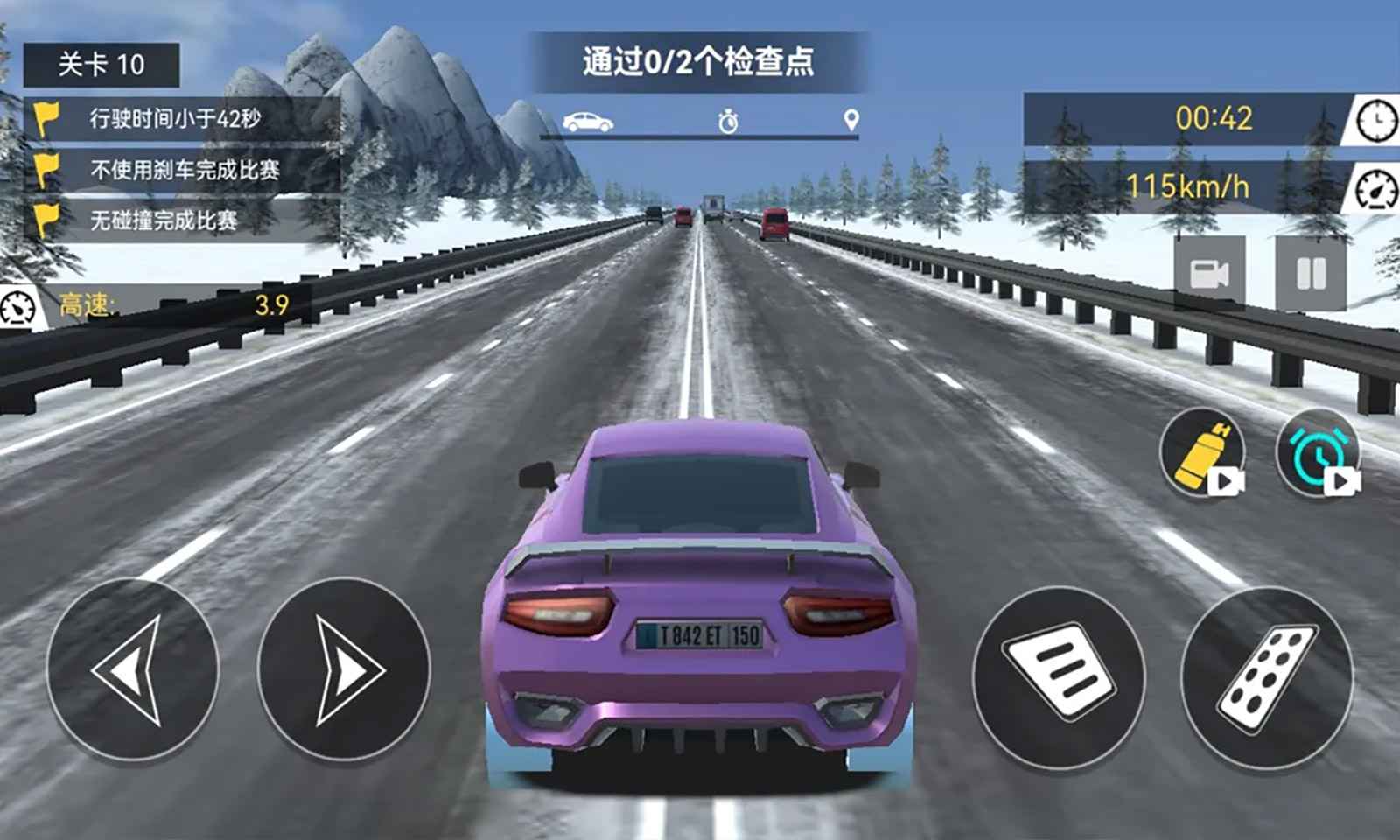Steer left using the left arrow control
The image size is (1400, 840).
136,665
